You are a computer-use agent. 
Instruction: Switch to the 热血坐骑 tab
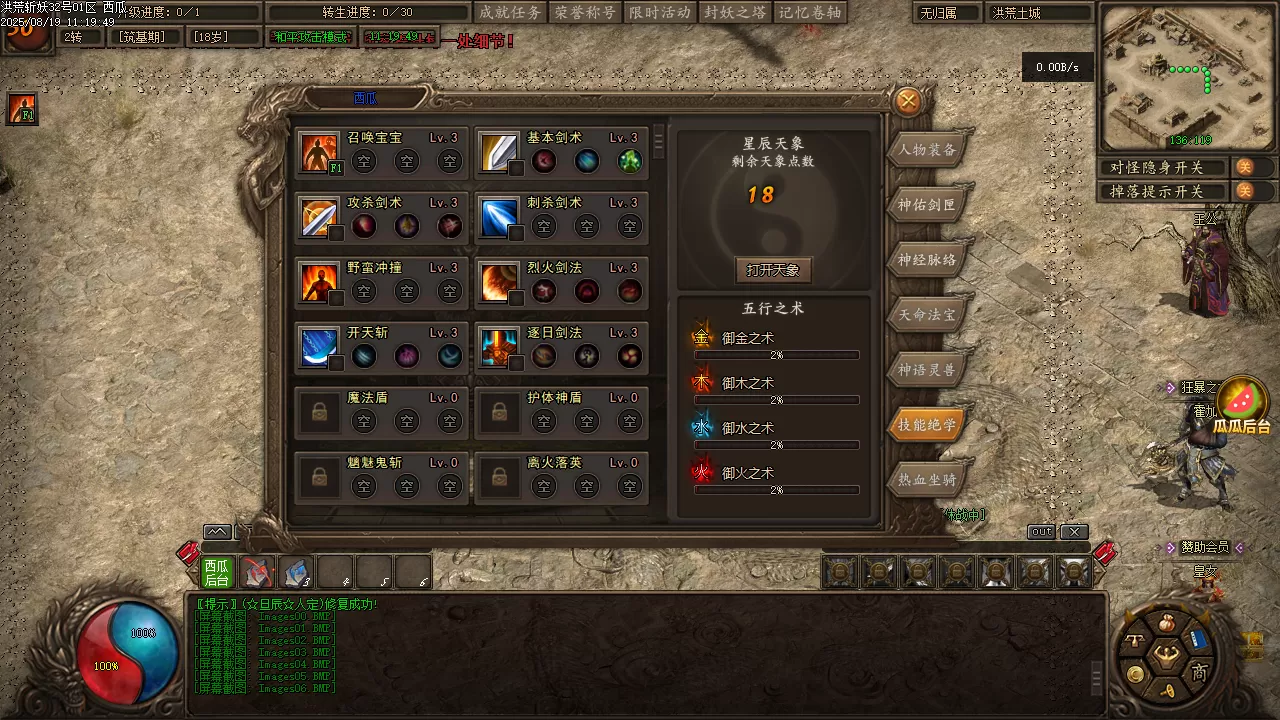pyautogui.click(x=927, y=480)
